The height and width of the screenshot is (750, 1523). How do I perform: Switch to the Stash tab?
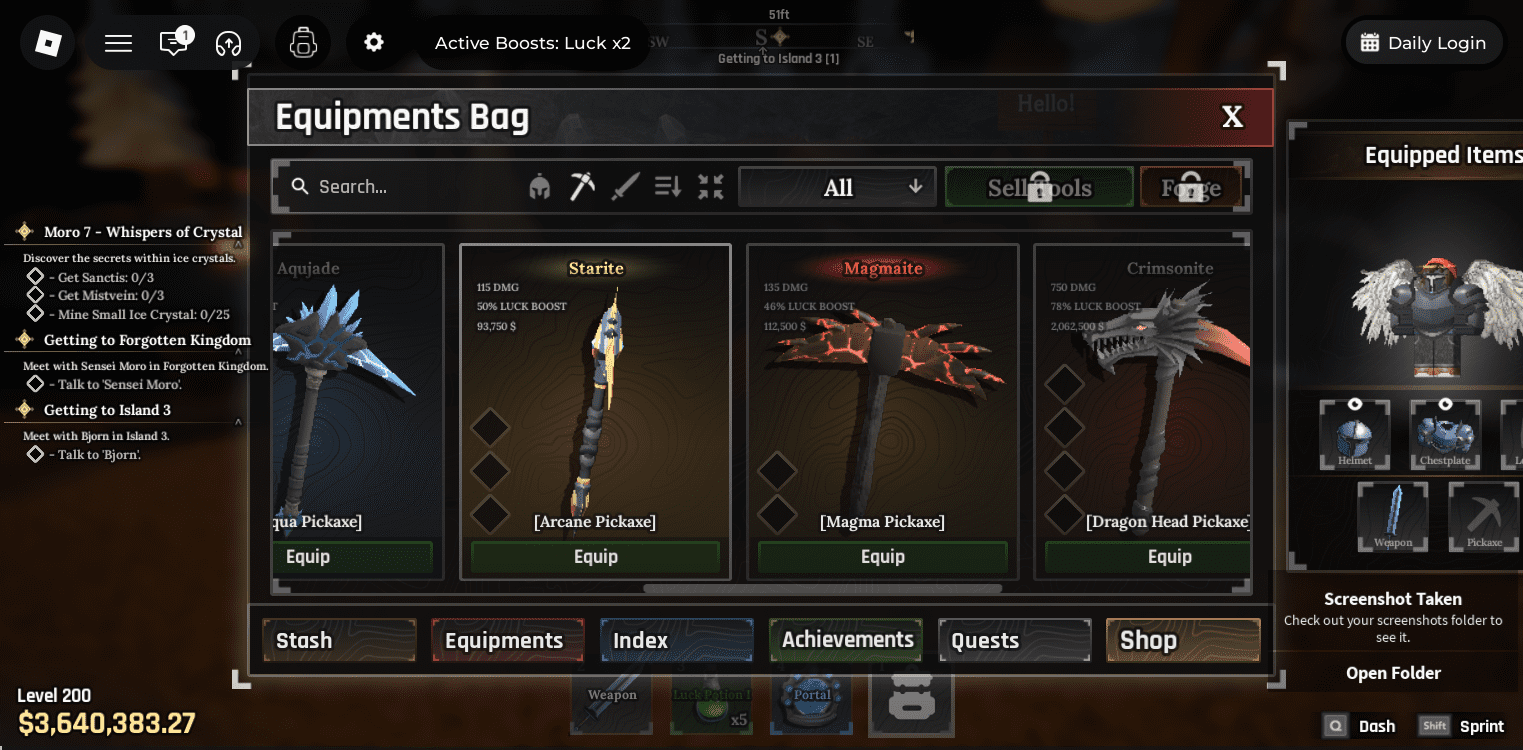click(x=339, y=639)
